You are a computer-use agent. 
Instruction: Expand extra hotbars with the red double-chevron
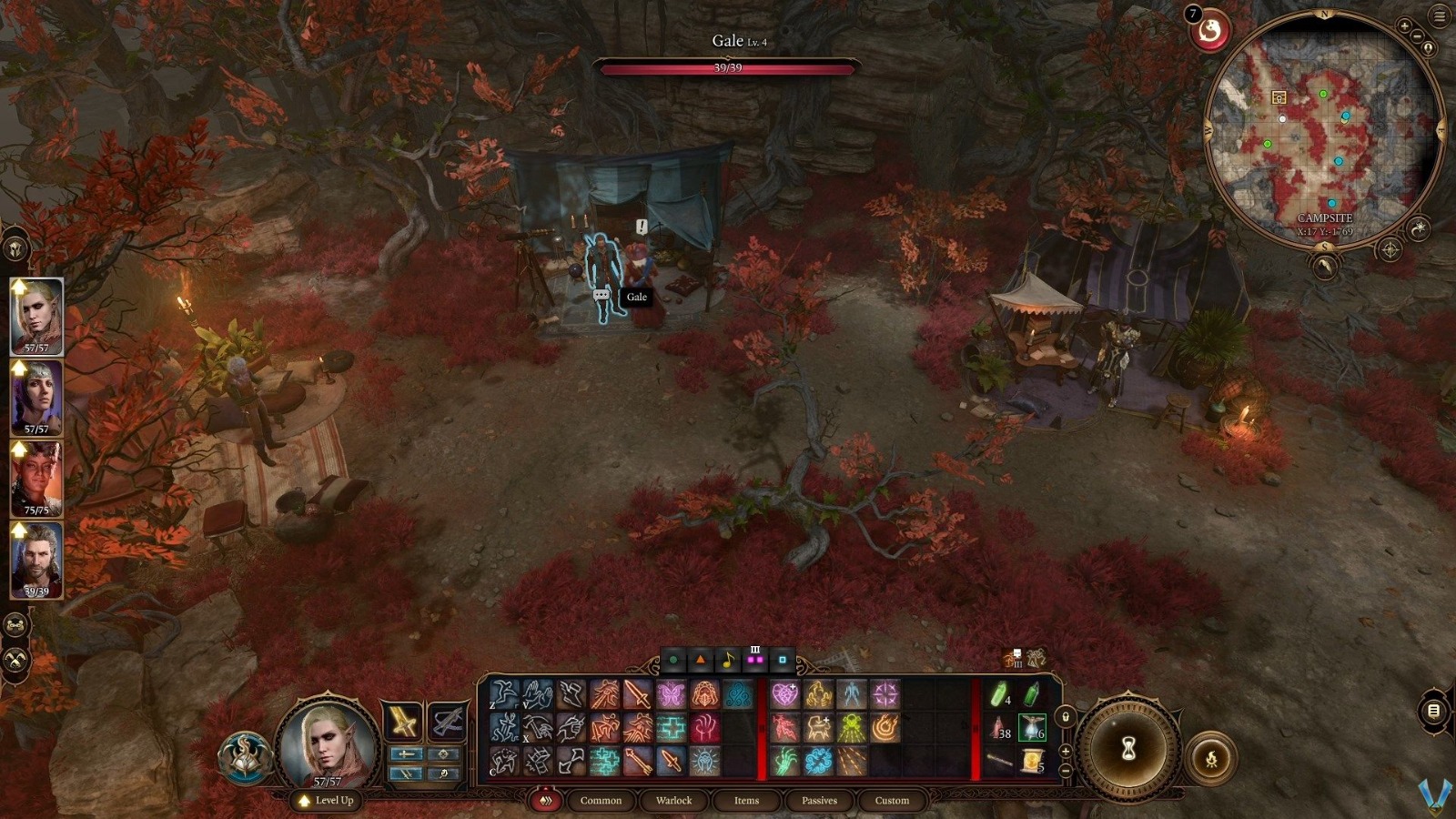546,800
